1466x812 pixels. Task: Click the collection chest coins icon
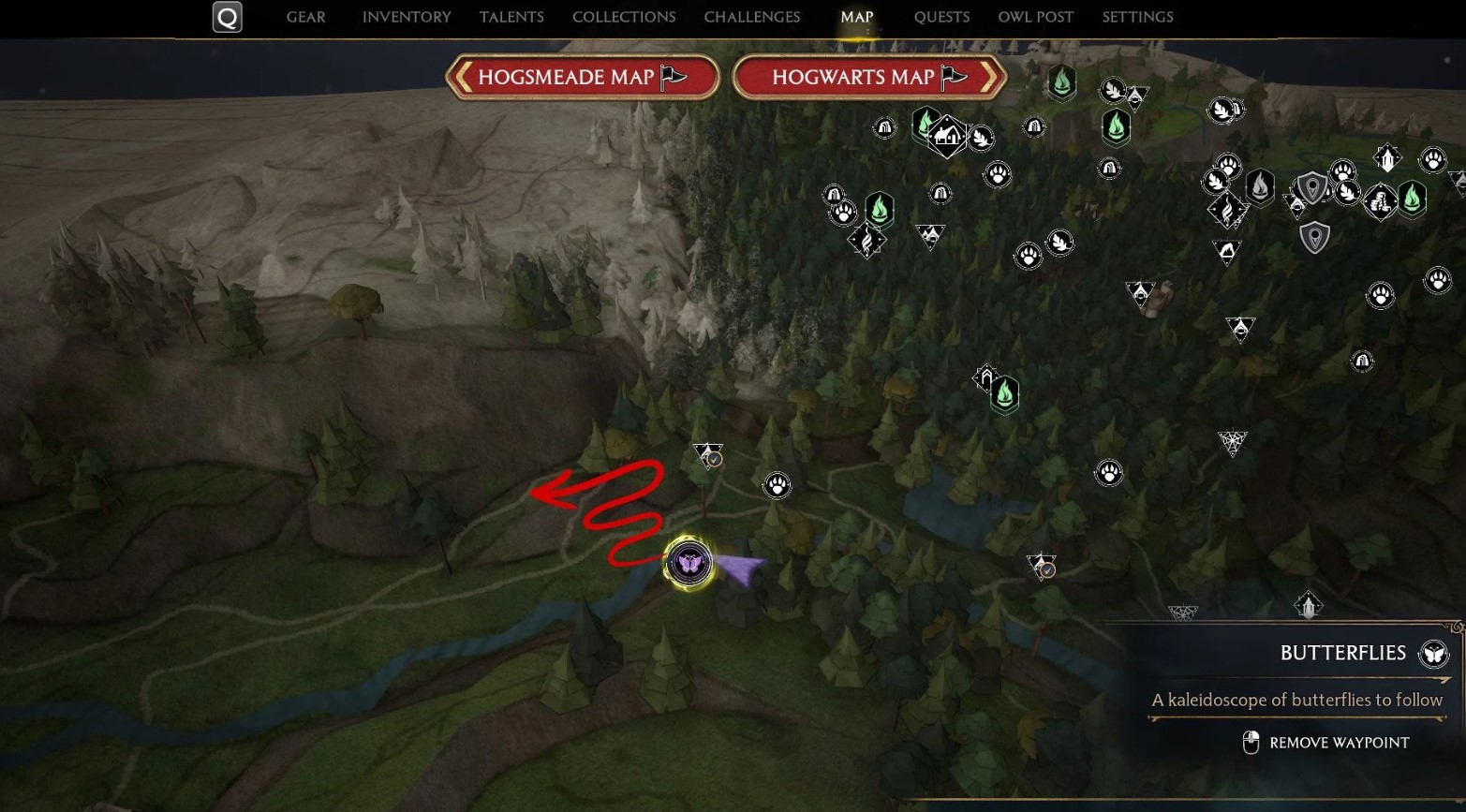(1382, 203)
